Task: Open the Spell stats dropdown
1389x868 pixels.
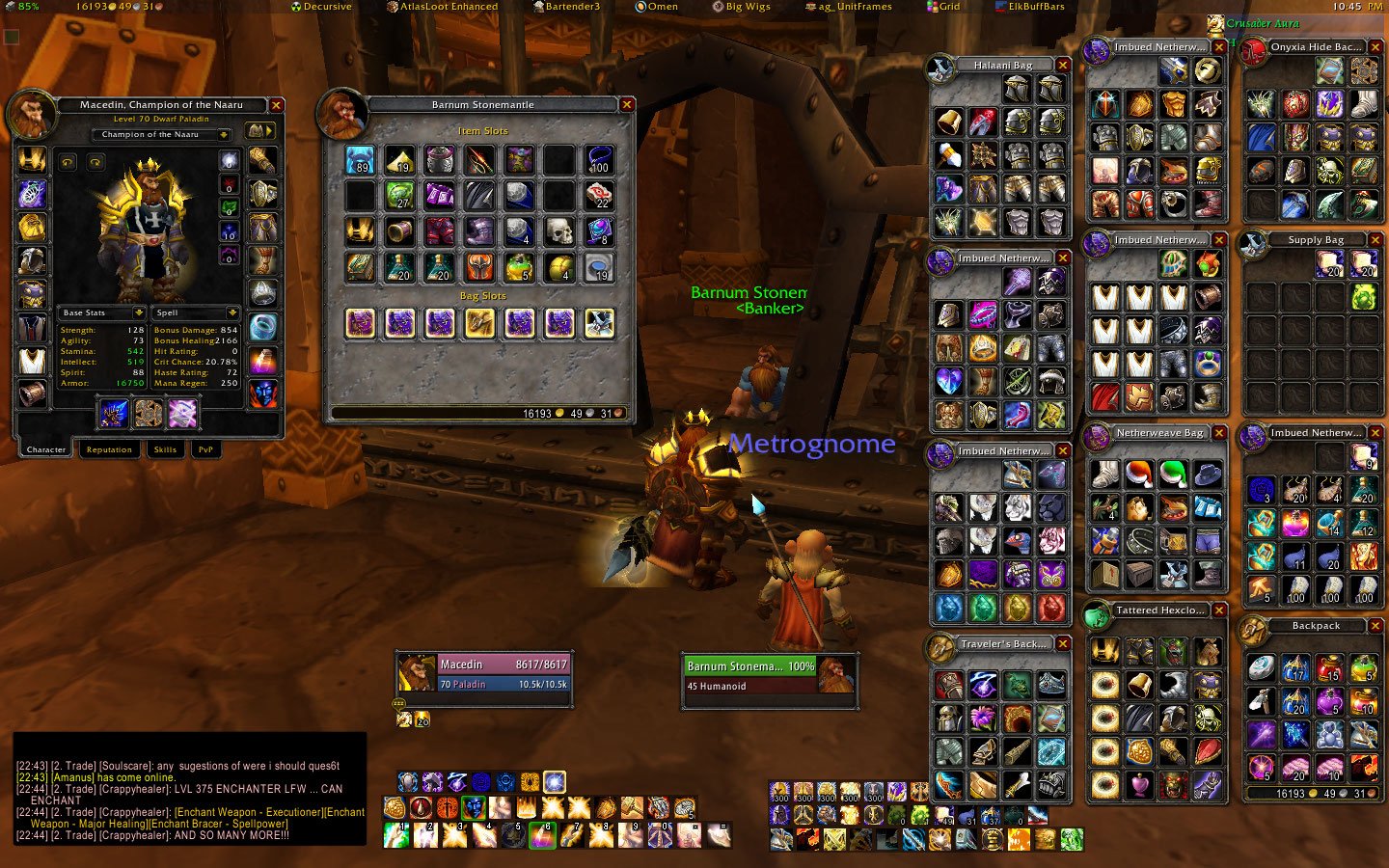Action: click(232, 312)
